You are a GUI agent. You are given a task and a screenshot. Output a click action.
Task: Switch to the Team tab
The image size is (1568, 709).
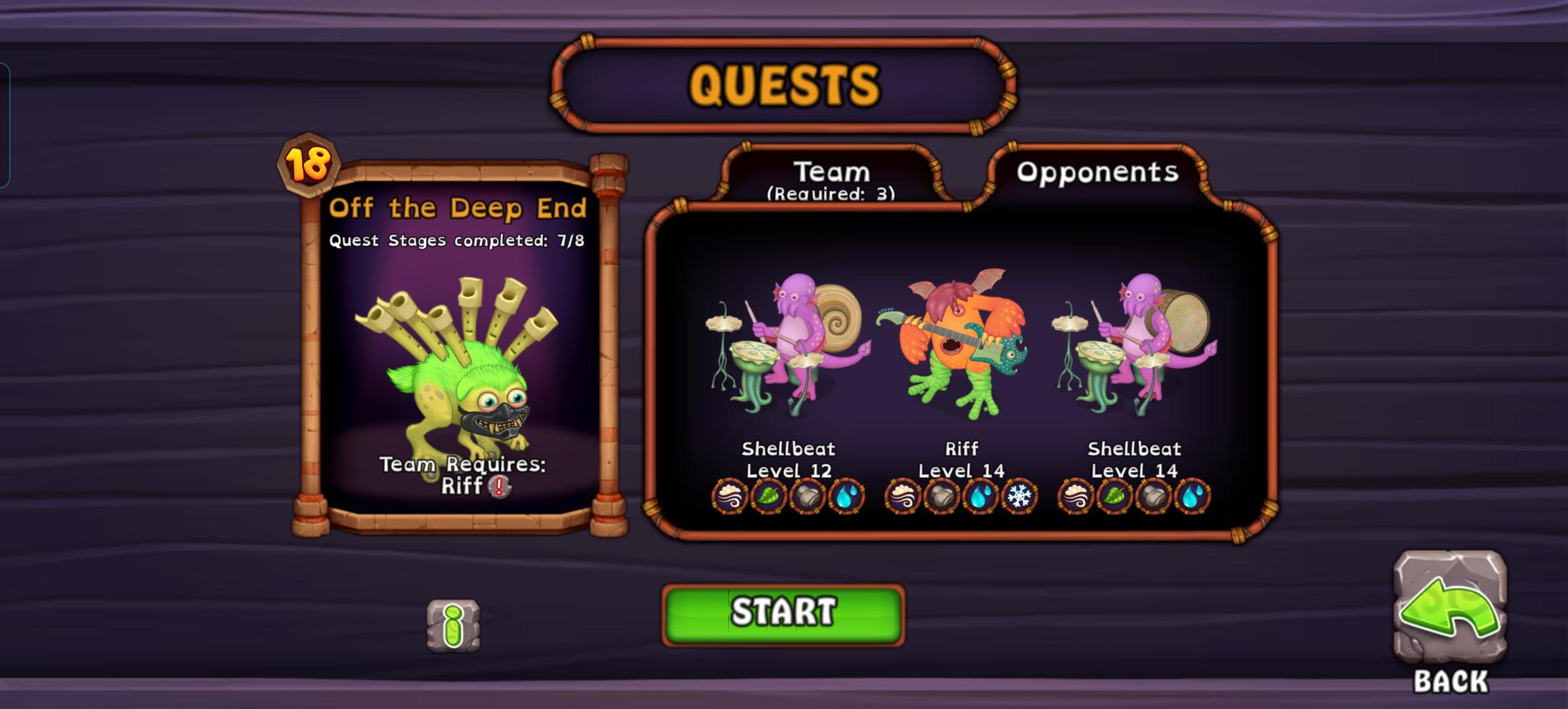tap(831, 176)
